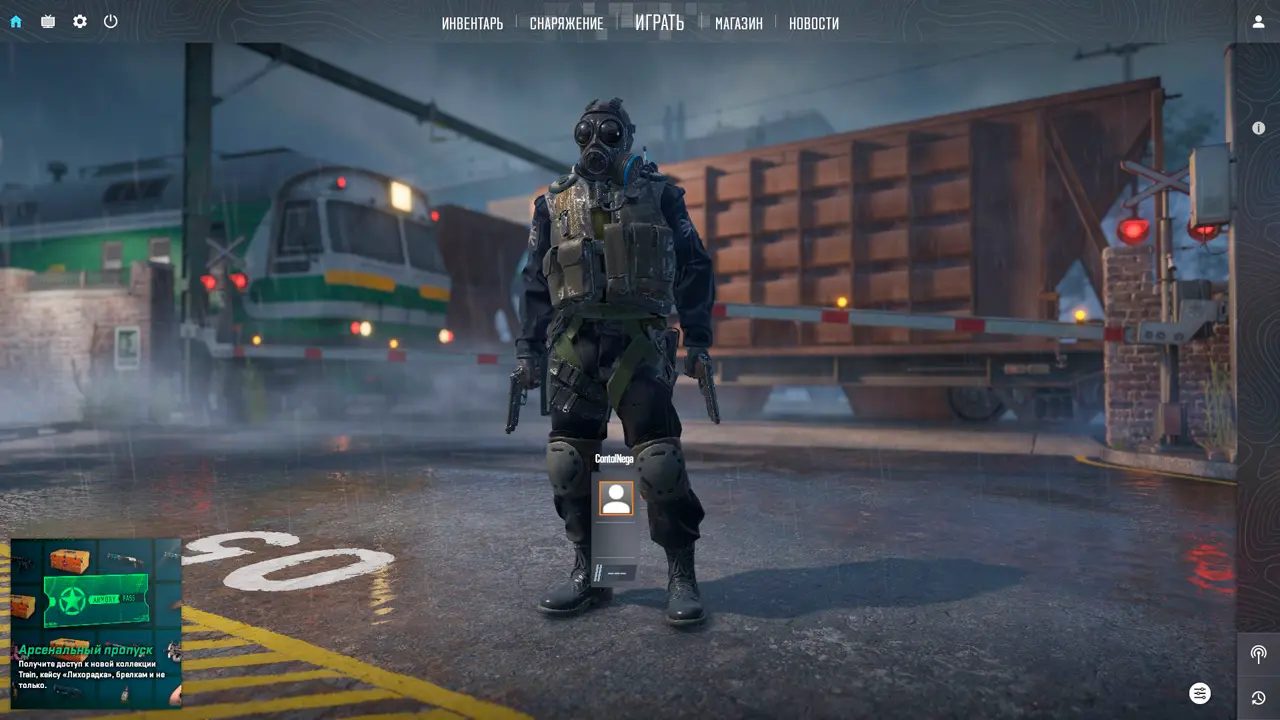This screenshot has width=1280, height=720.
Task: Show recent history with the clock icon
Action: tap(1258, 698)
